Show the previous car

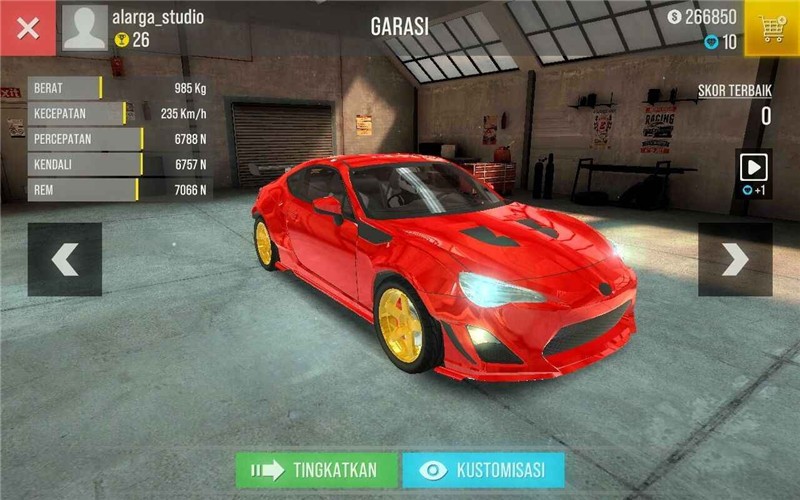click(65, 259)
